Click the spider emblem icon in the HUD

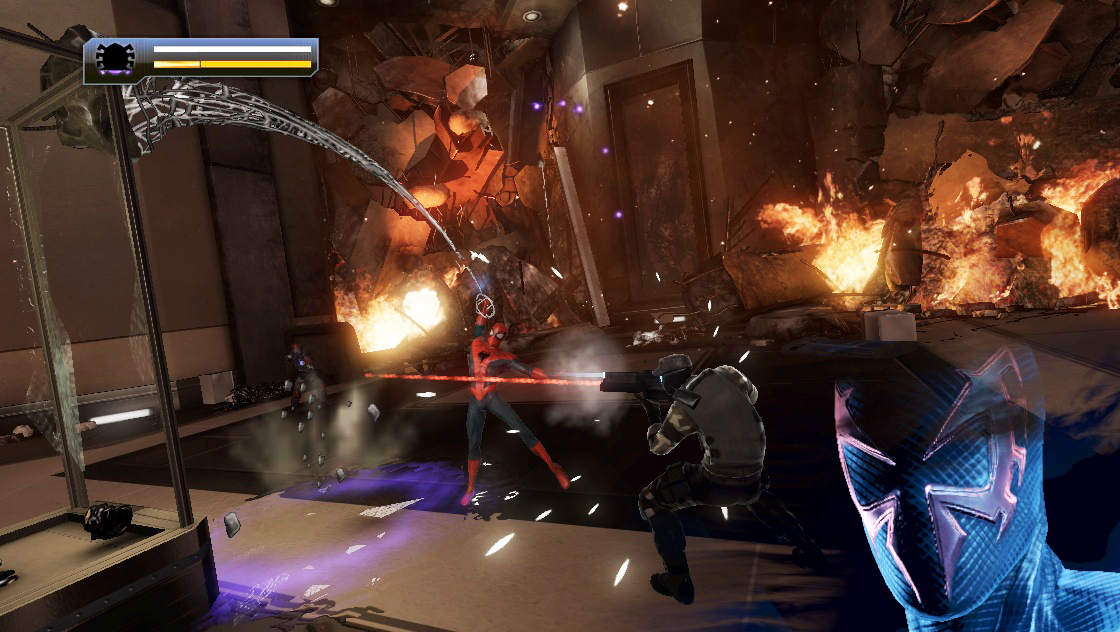(x=115, y=58)
